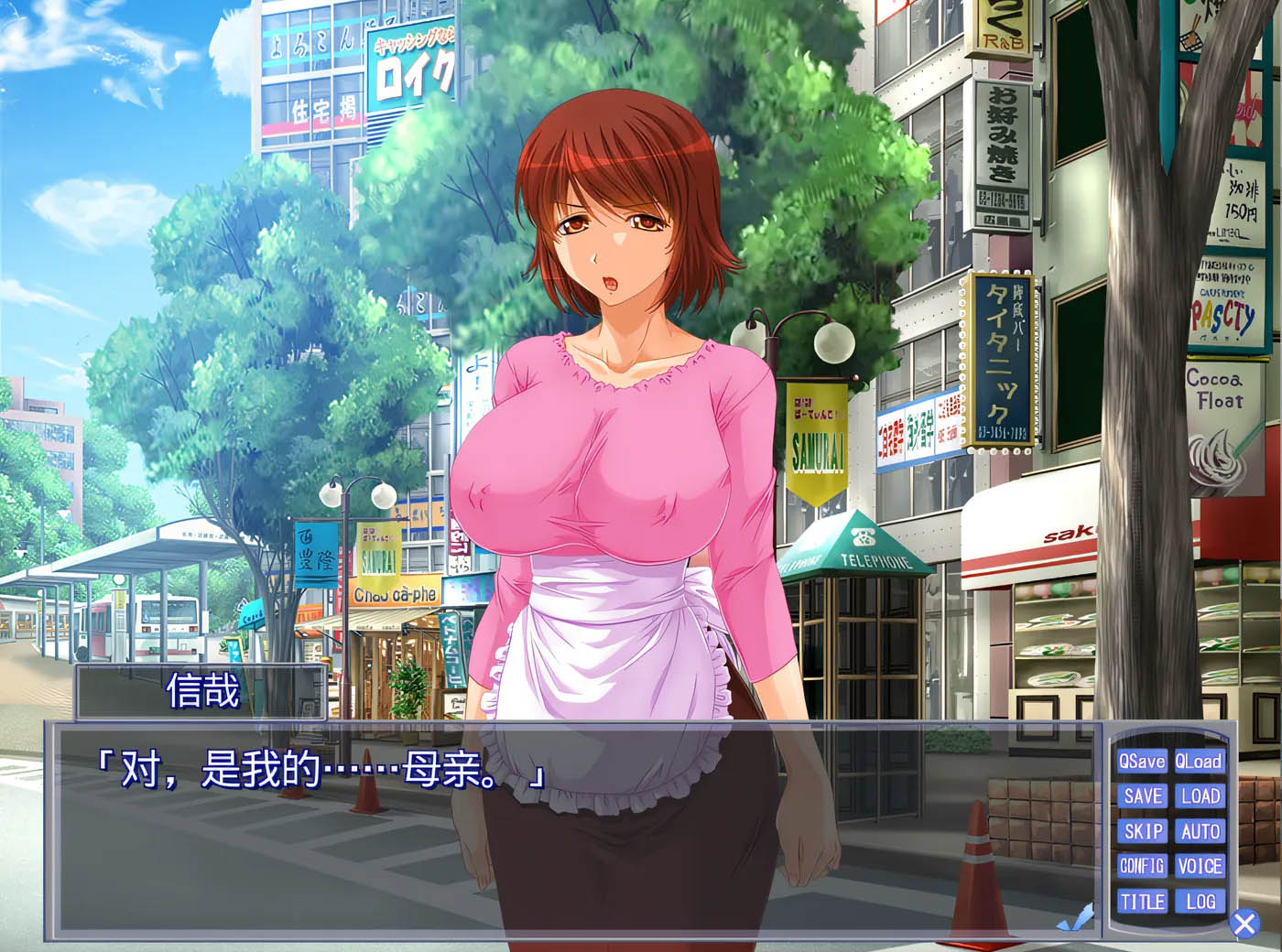
Task: Toggle VOICE playback
Action: pos(1201,866)
